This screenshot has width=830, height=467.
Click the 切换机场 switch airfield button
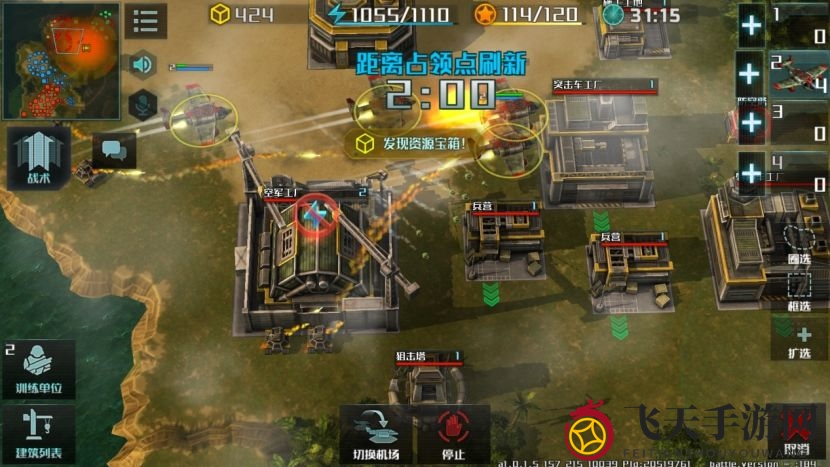377,433
